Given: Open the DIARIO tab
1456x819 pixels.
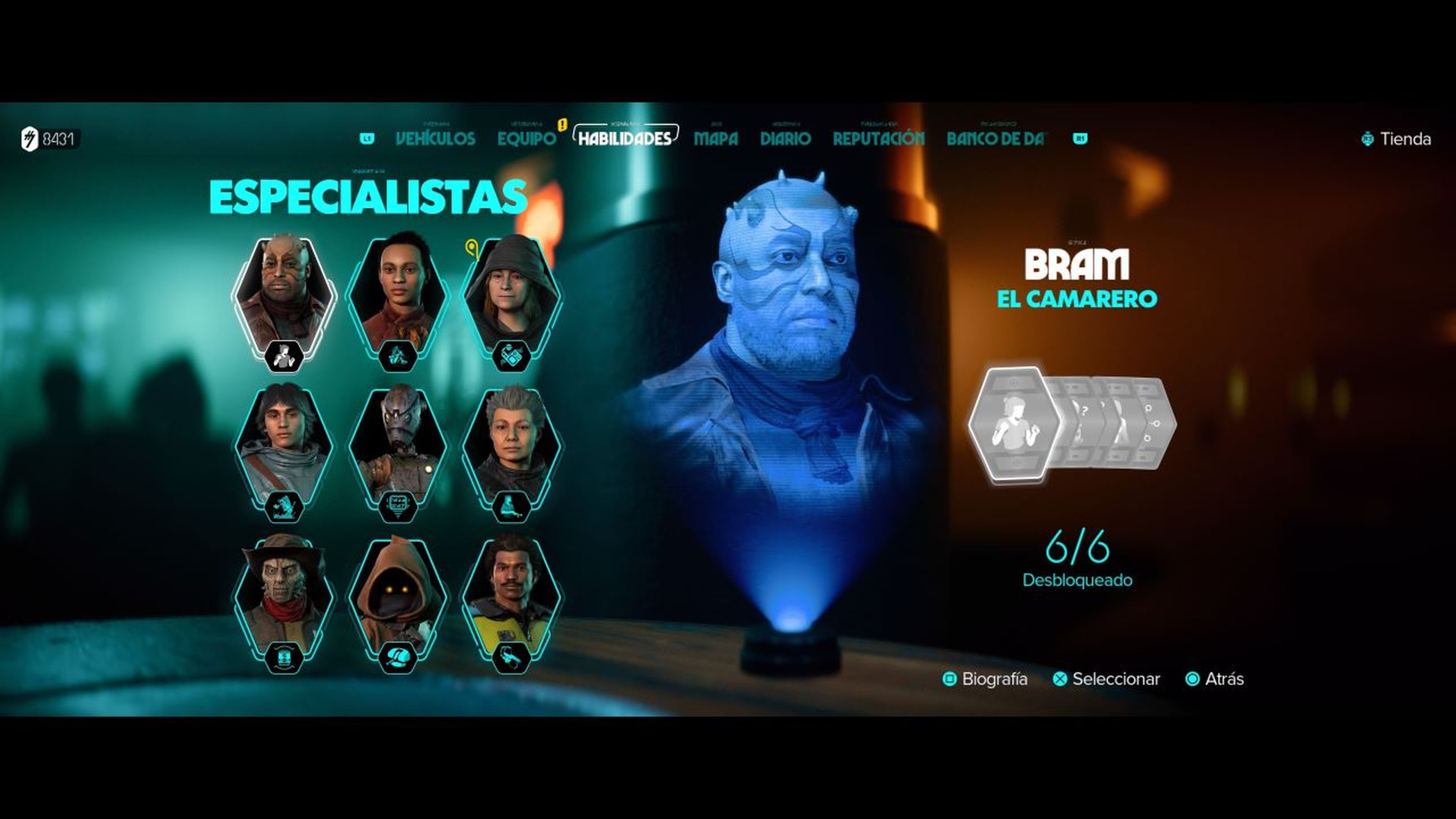Looking at the screenshot, I should click(786, 138).
